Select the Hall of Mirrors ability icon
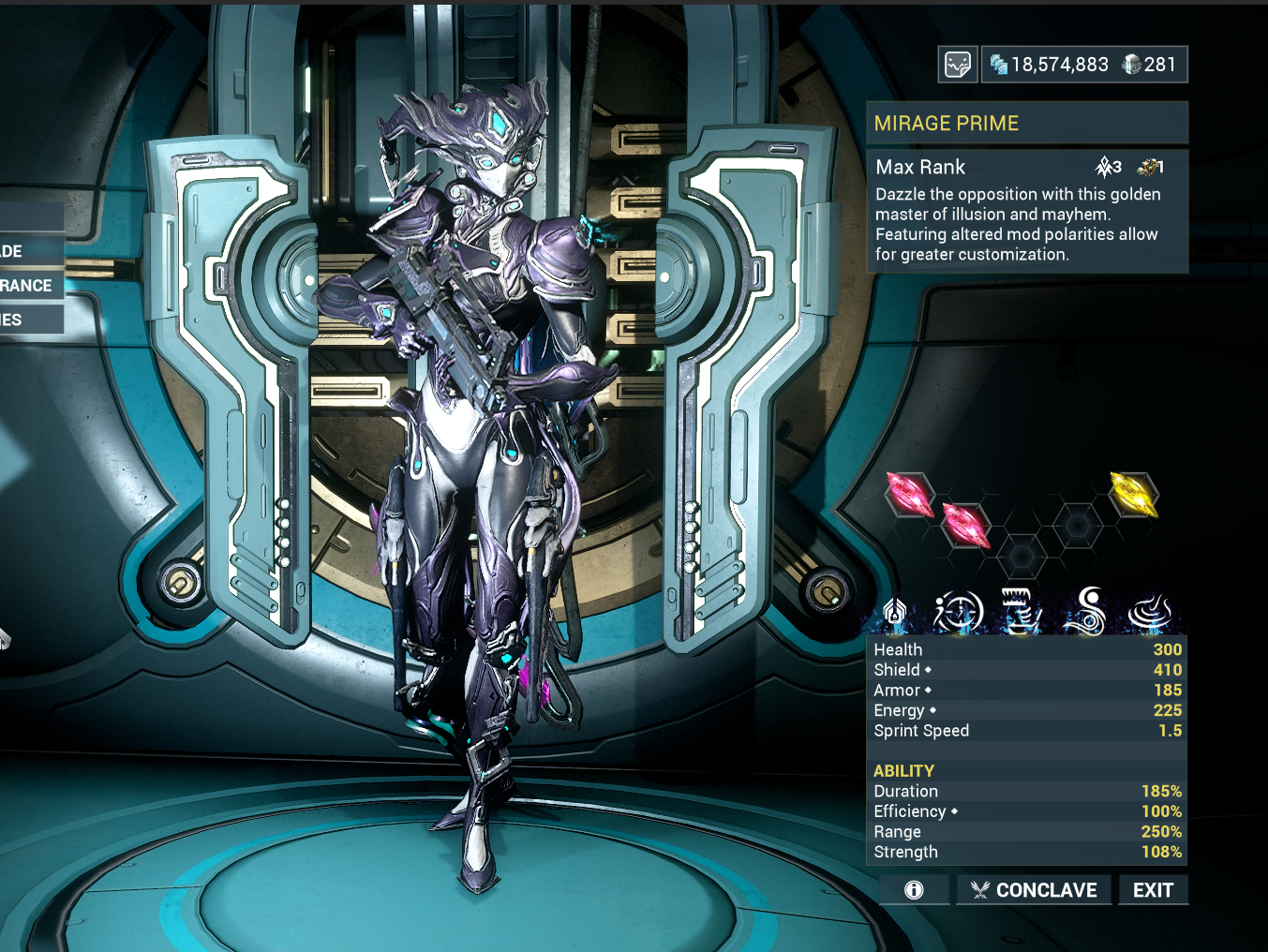Image resolution: width=1268 pixels, height=952 pixels. click(x=958, y=612)
